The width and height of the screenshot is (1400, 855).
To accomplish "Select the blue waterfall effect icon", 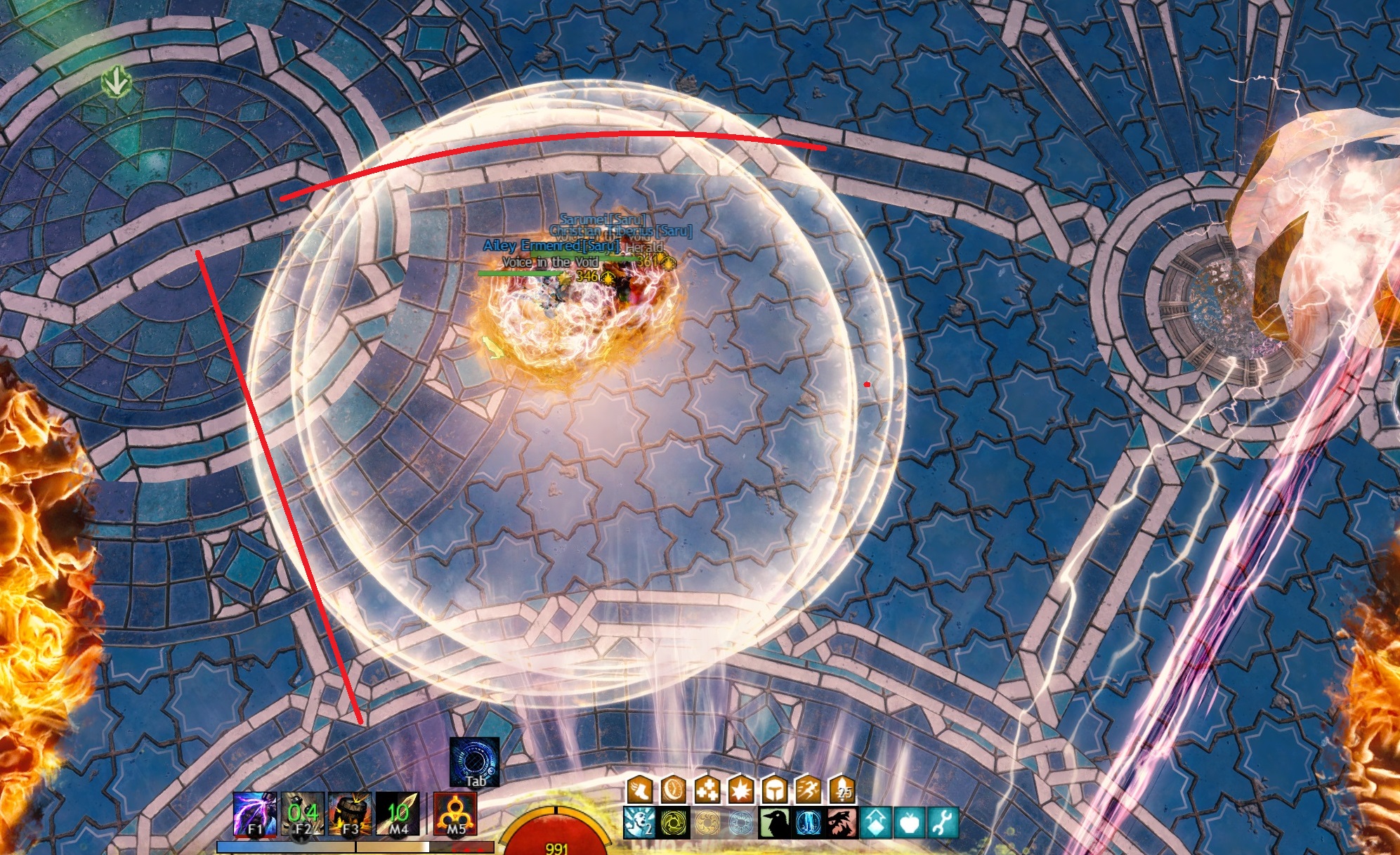I will [x=809, y=823].
